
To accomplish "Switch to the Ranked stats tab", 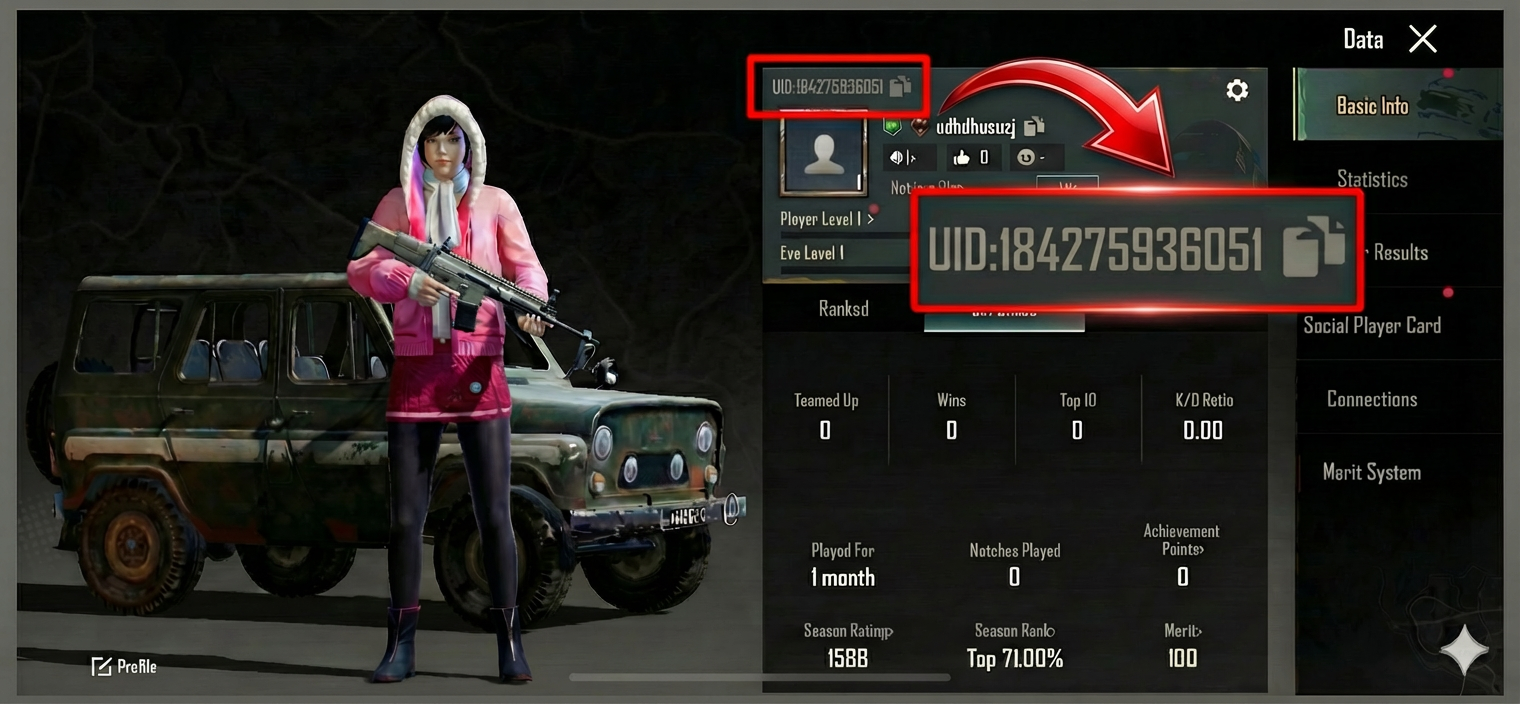I will 843,309.
